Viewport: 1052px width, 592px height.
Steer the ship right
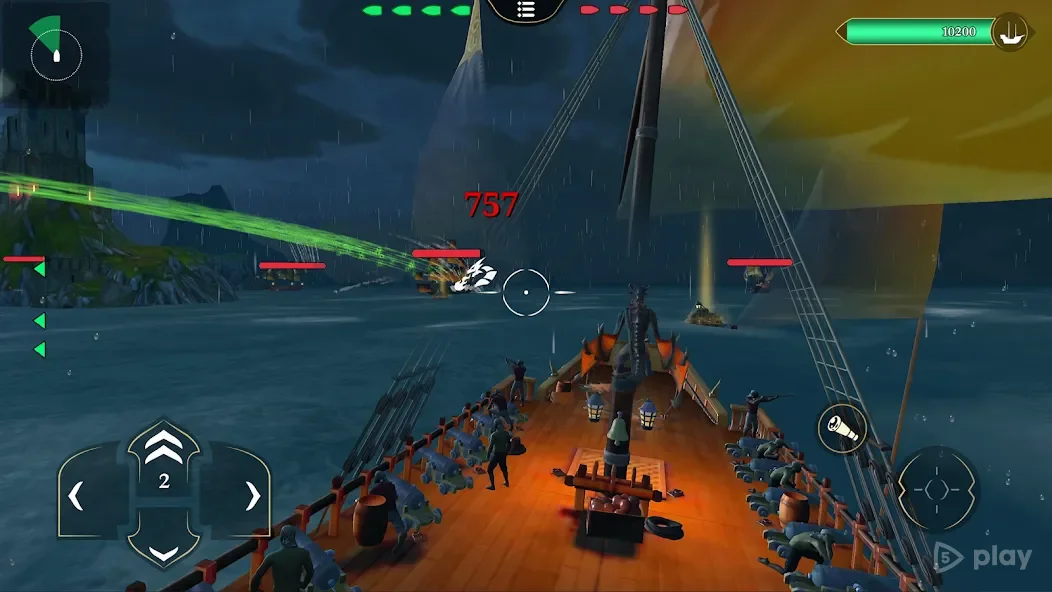(251, 495)
